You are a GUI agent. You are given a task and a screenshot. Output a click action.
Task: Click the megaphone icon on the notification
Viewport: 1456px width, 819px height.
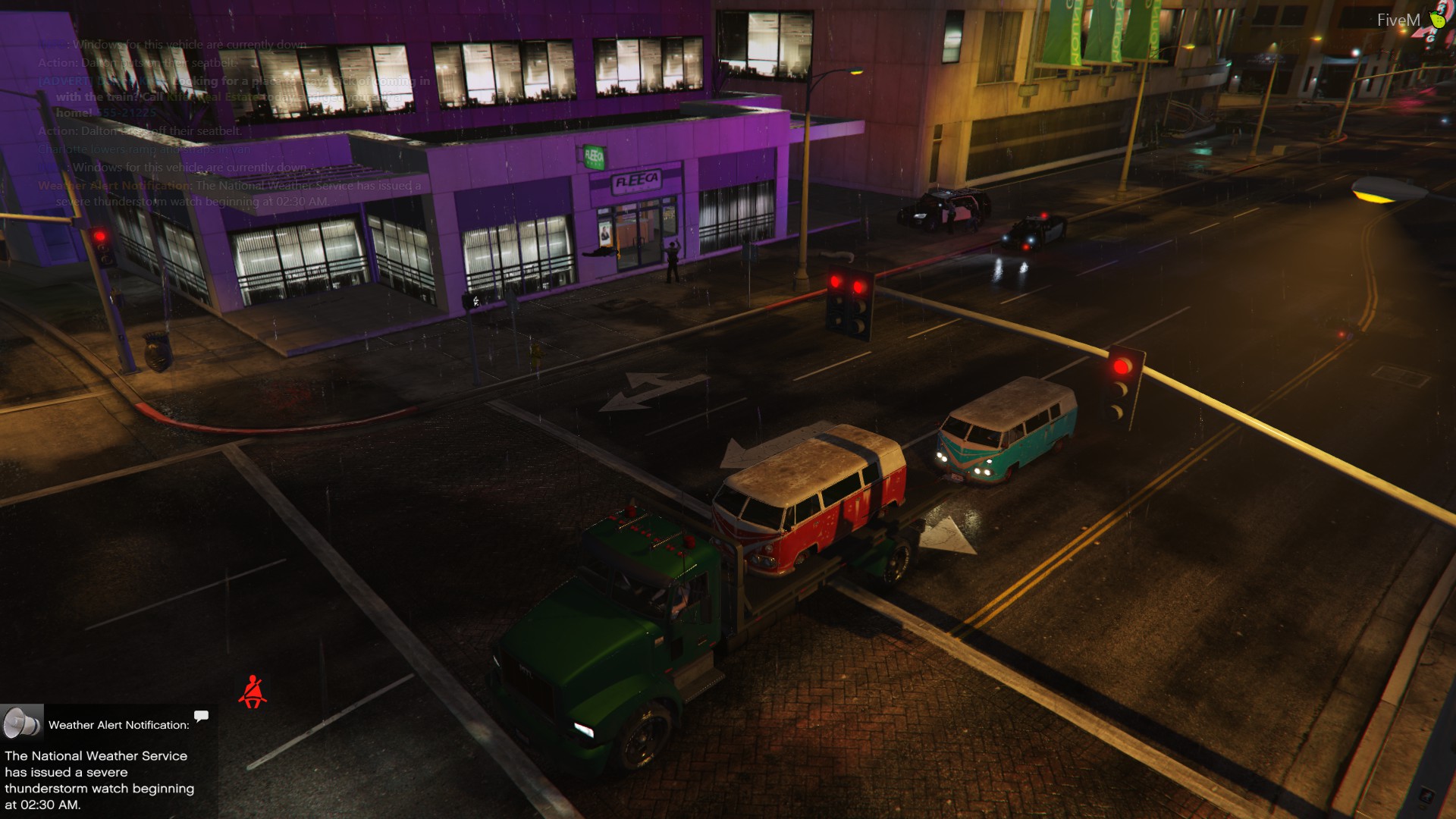tap(21, 723)
